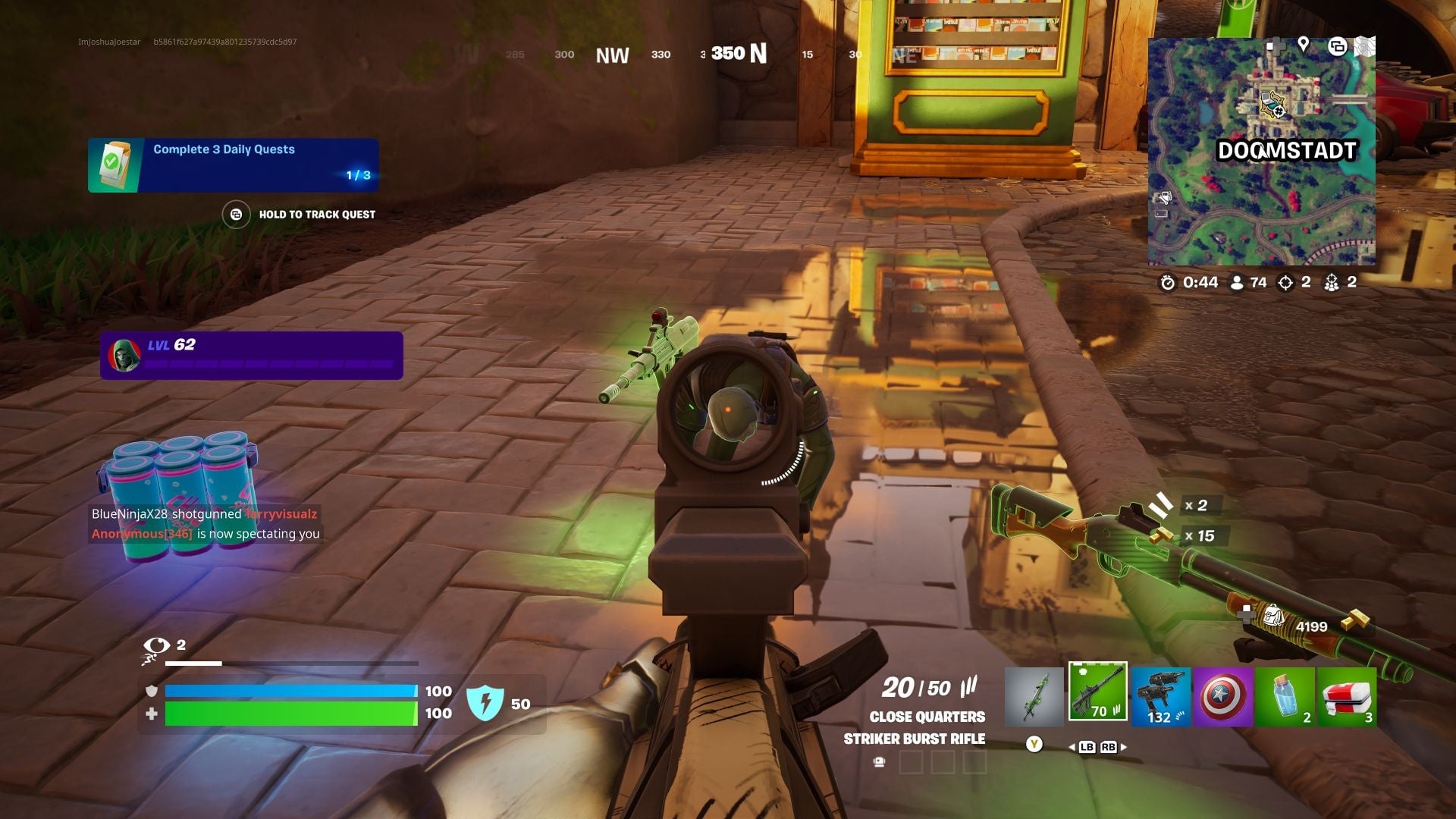The image size is (1456, 819).
Task: Select the harvesting tool pickaxe slot
Action: [1033, 696]
